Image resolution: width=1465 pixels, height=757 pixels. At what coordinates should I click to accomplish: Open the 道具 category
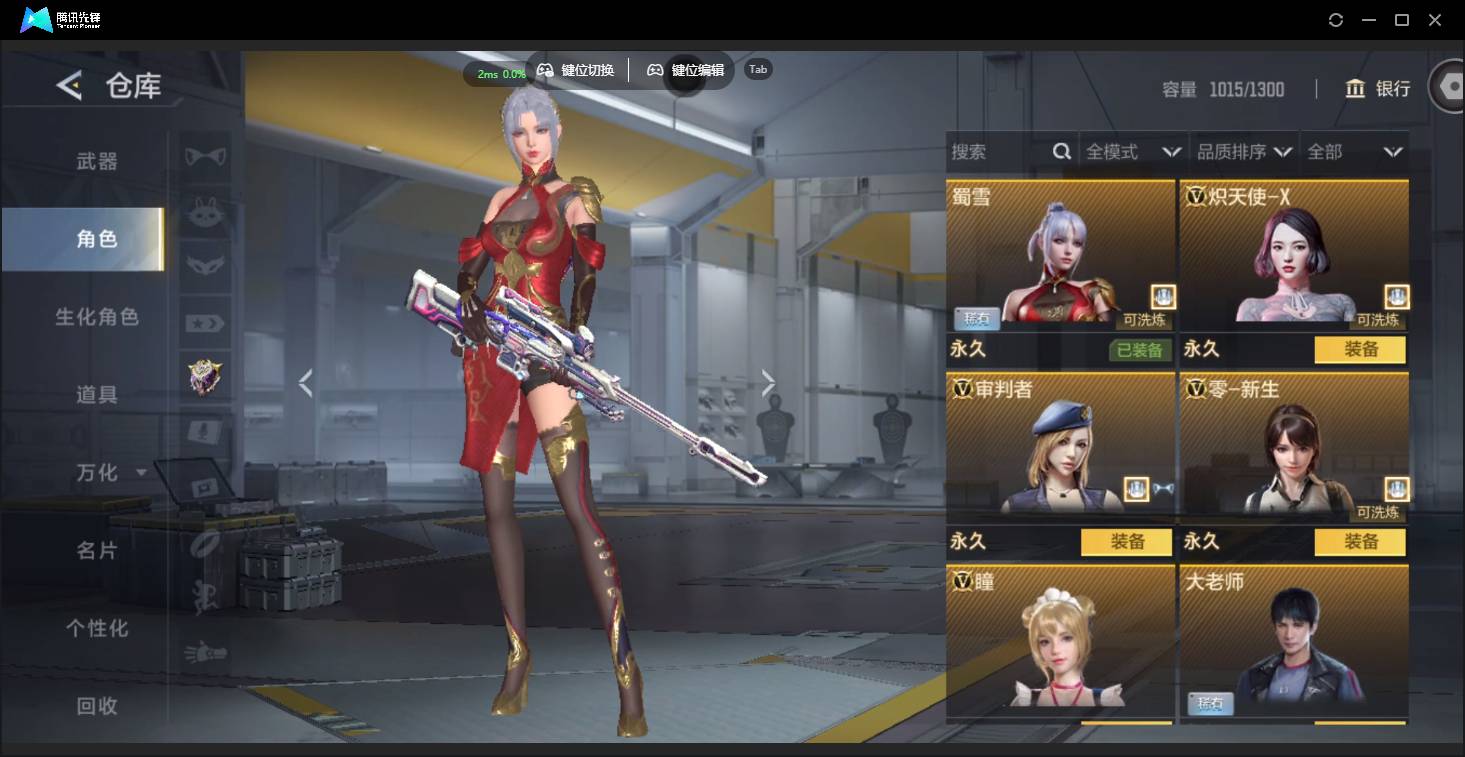97,395
